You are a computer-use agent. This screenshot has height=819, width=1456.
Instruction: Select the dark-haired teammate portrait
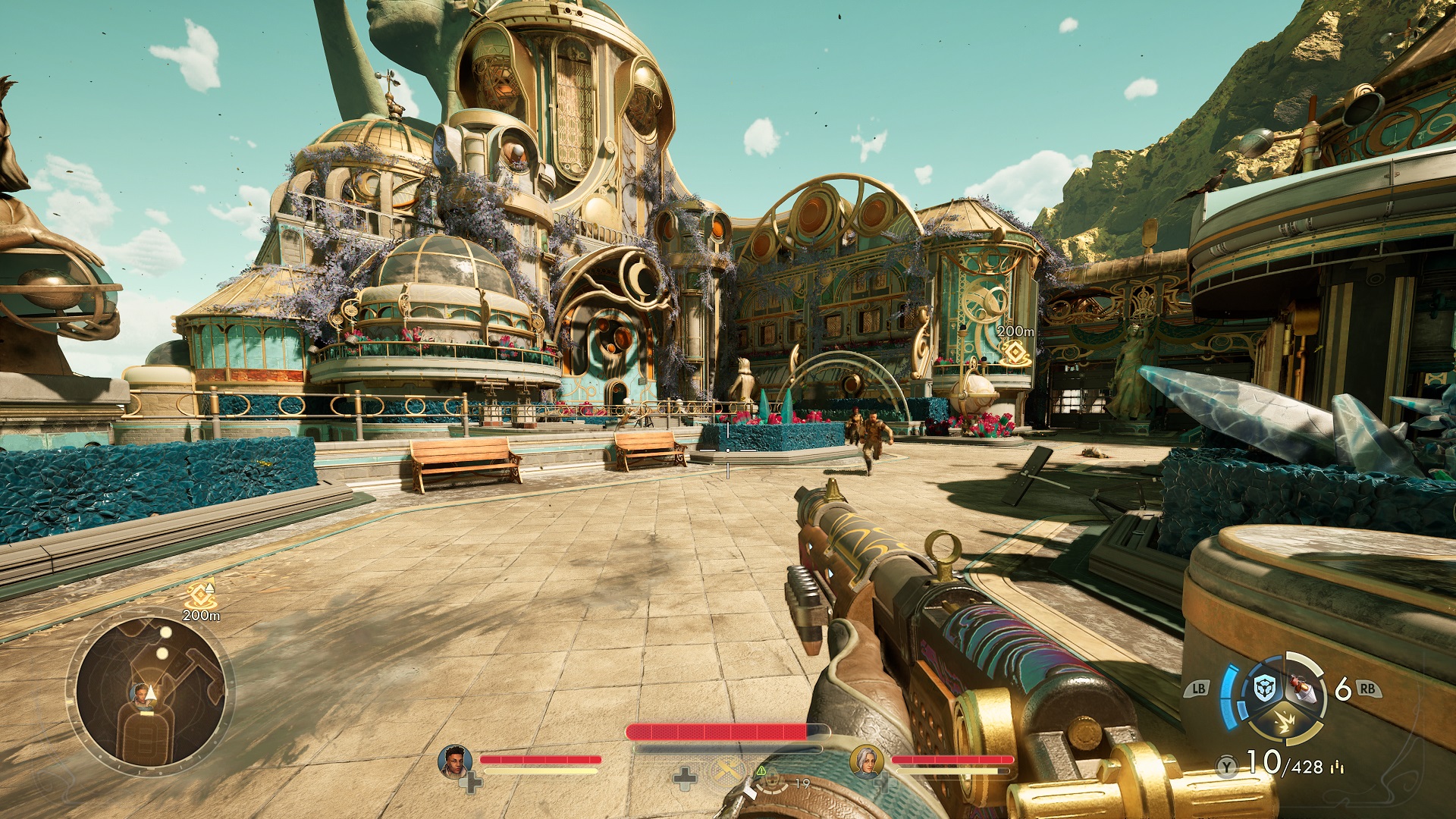click(x=454, y=761)
